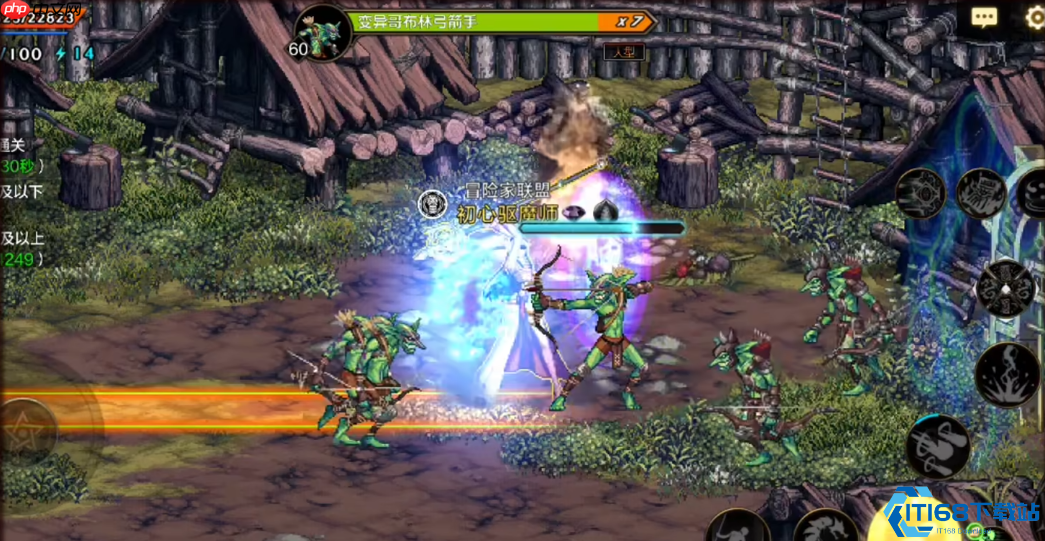Activate the rising flame skill
The image size is (1045, 541).
pyautogui.click(x=1006, y=374)
